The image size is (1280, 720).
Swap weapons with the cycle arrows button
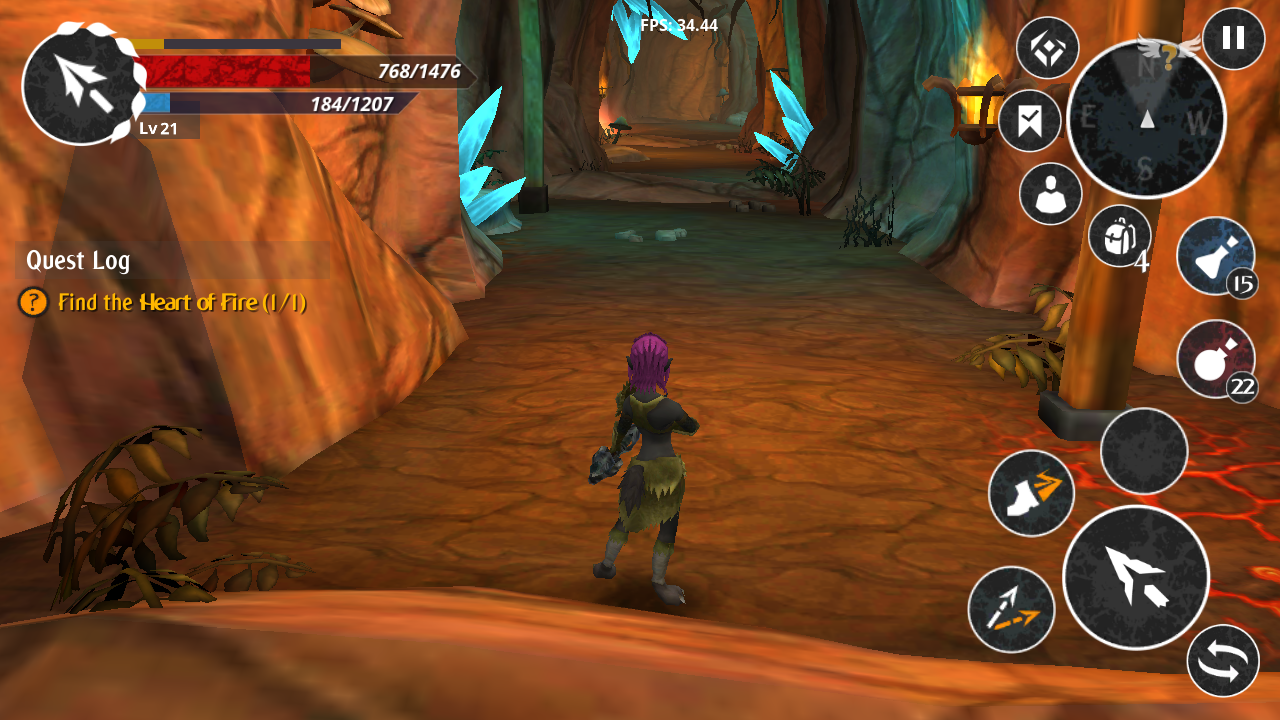1223,661
